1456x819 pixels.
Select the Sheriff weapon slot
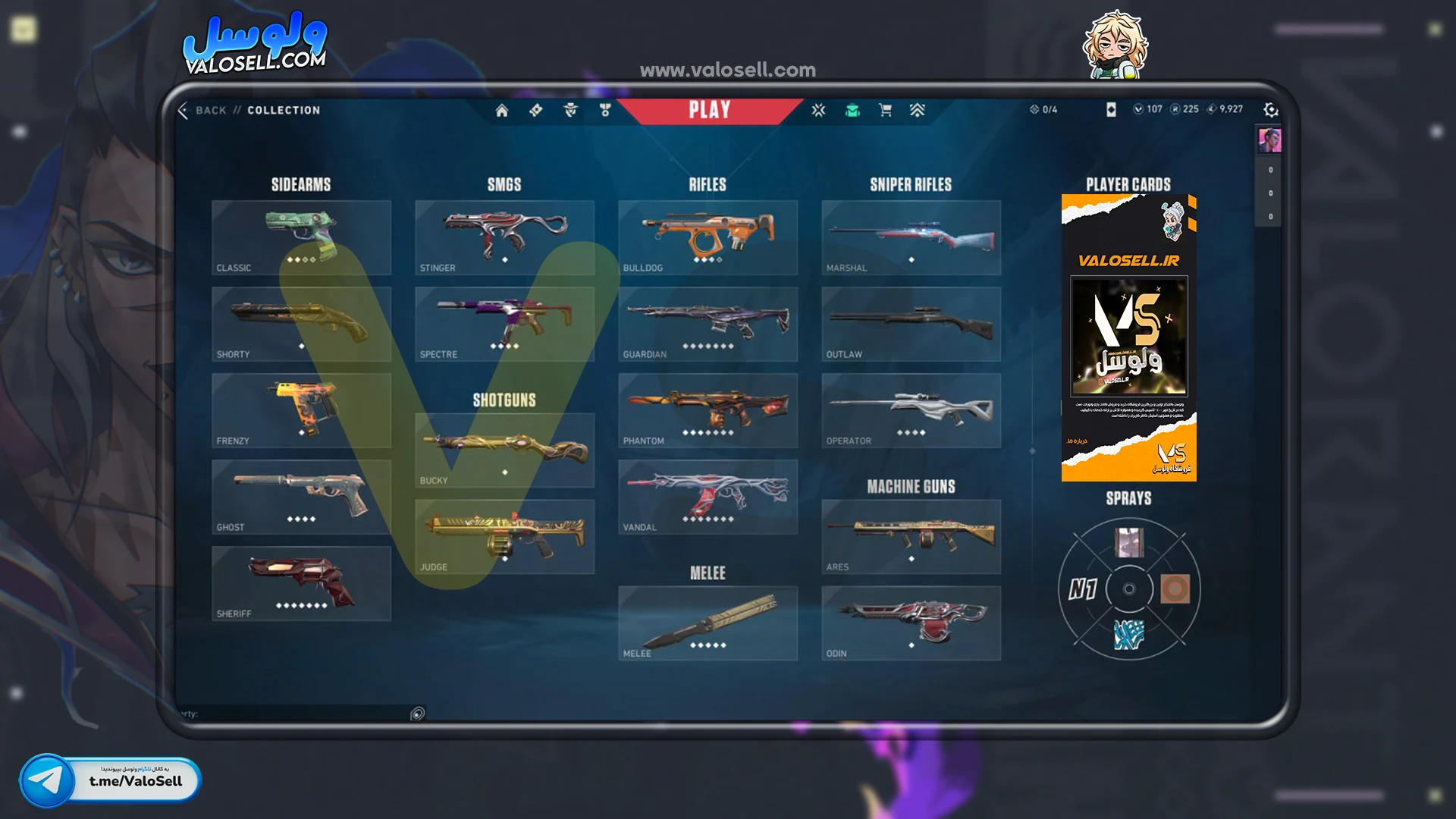click(301, 583)
